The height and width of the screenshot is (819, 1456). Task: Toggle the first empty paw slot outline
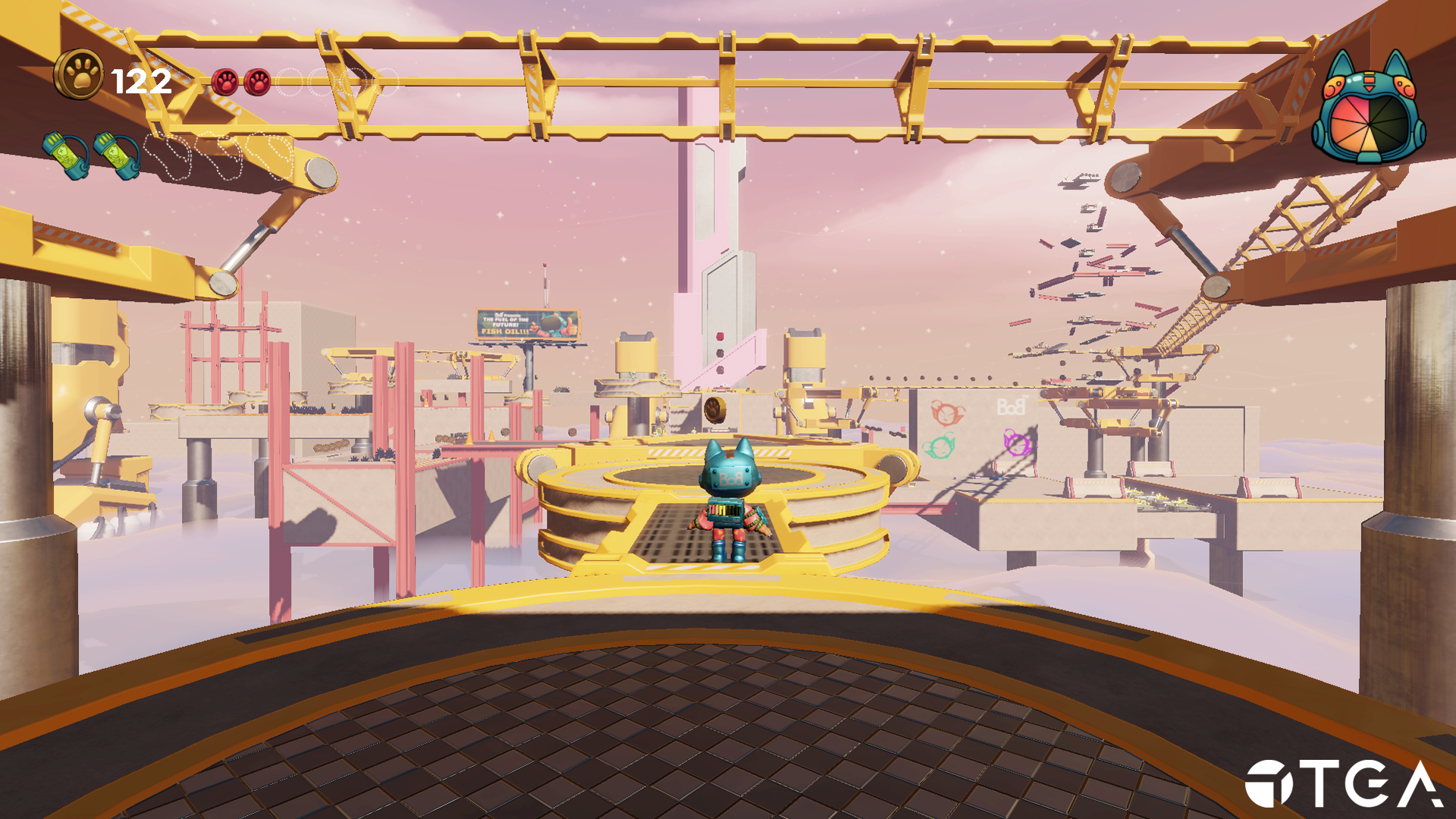click(x=290, y=82)
